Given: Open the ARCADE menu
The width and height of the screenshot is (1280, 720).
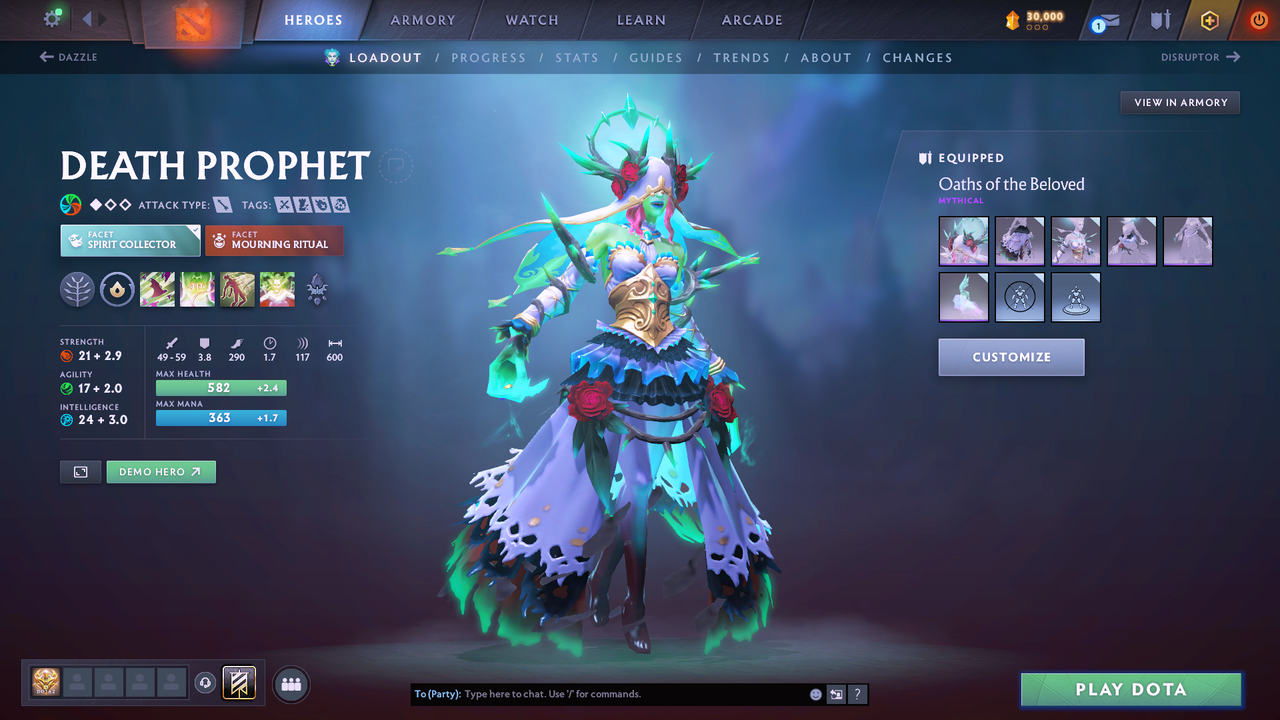Looking at the screenshot, I should point(751,20).
